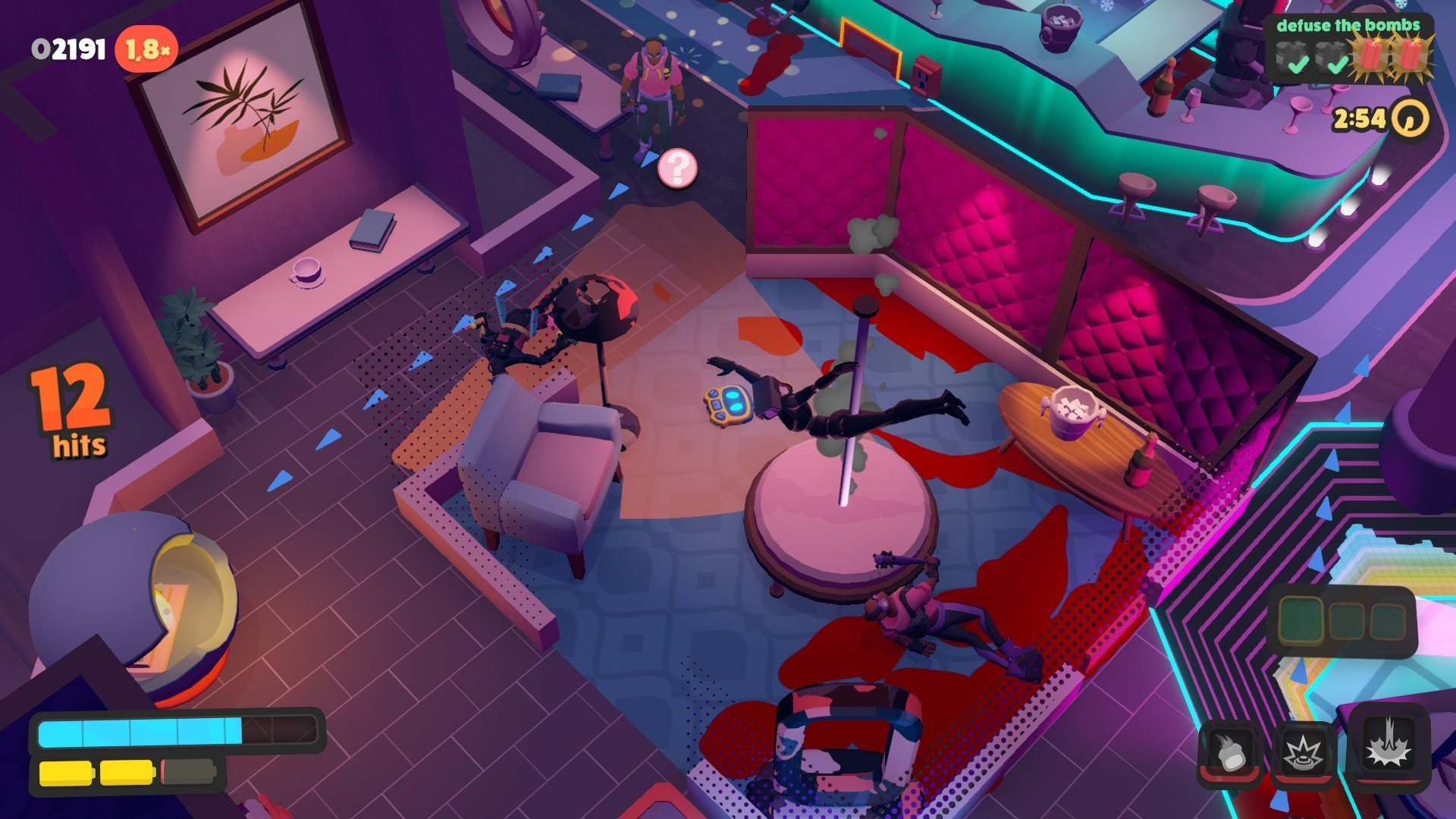The image size is (1456, 819).
Task: Click the pink question mark pickup bubble
Action: [677, 169]
